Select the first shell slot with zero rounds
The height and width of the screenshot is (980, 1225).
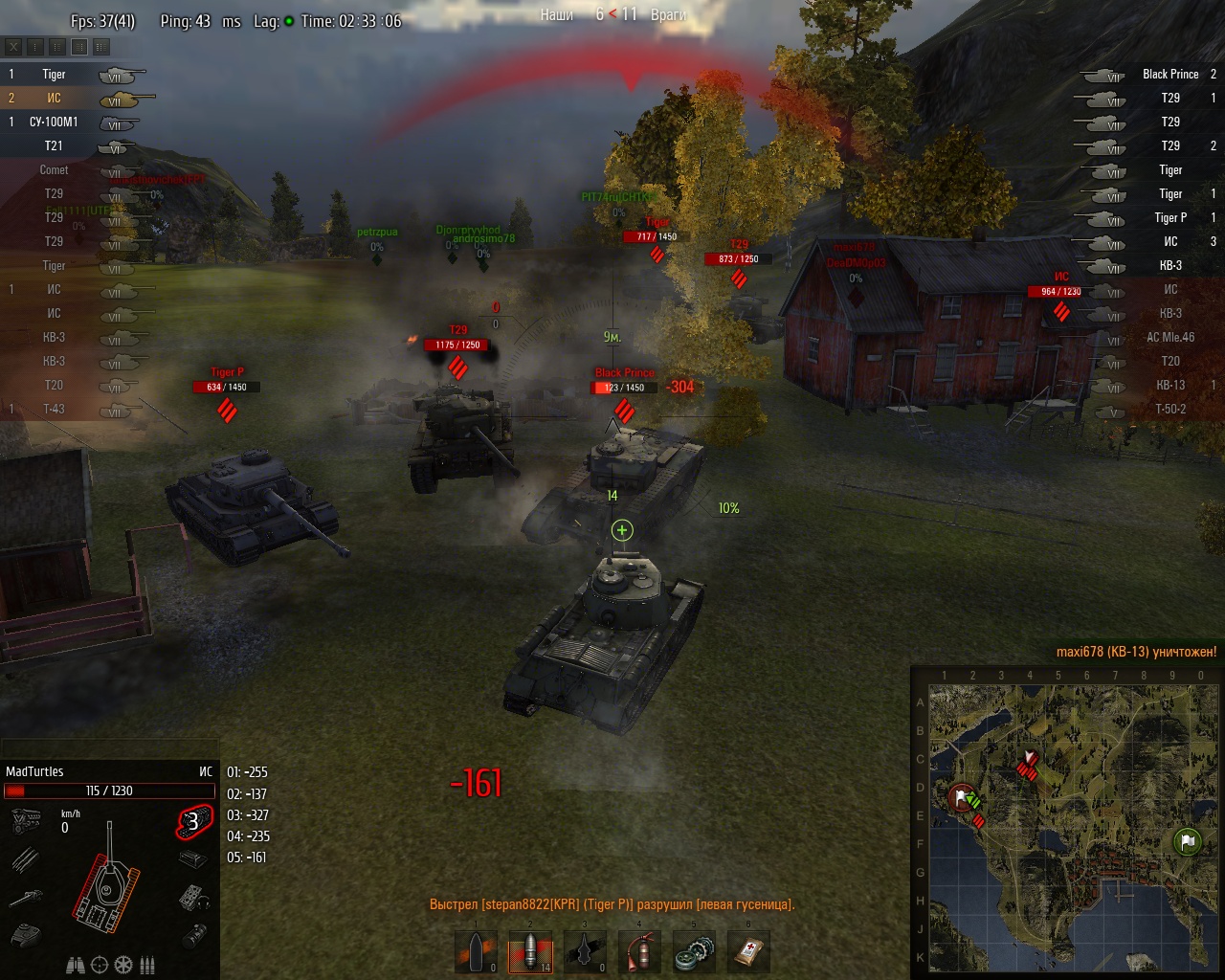tap(477, 953)
